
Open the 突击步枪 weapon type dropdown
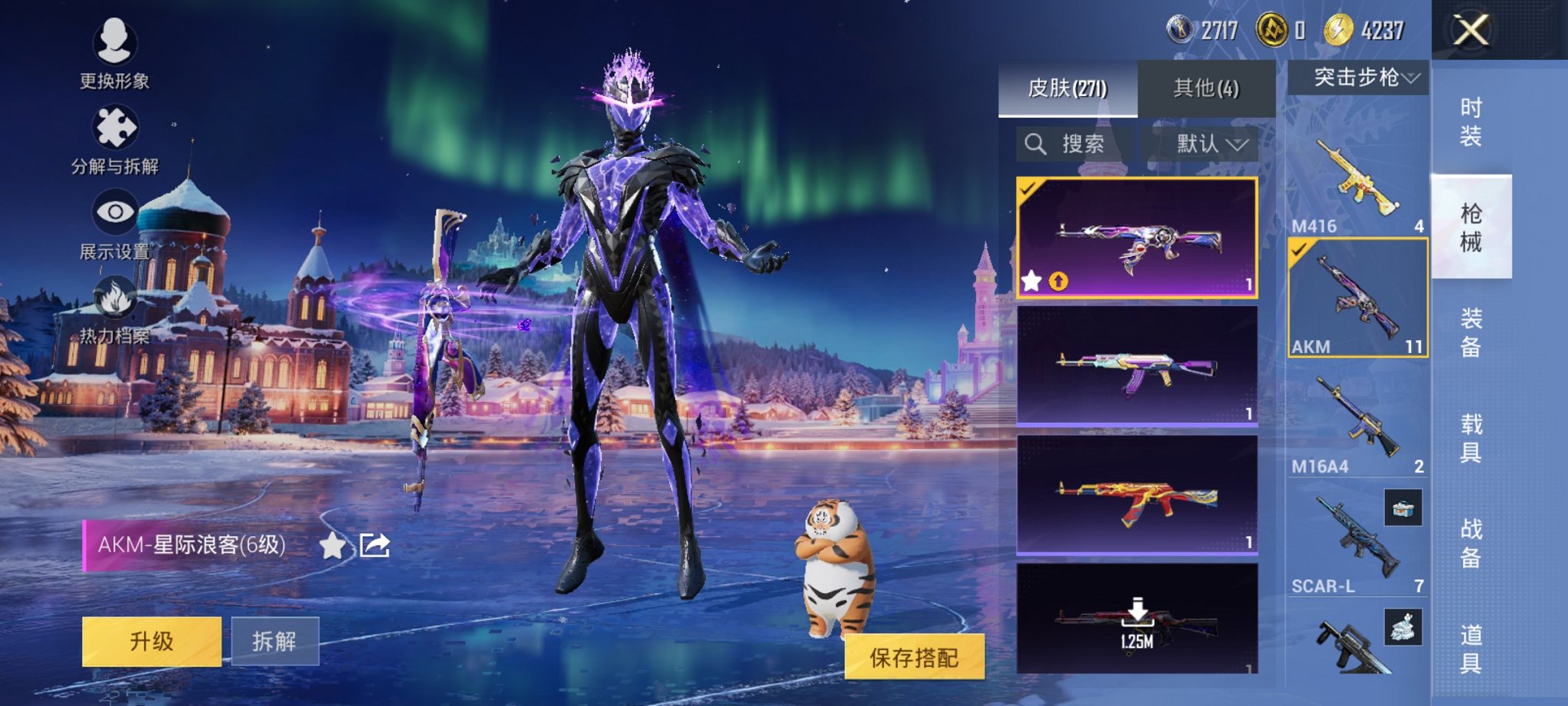[x=1358, y=78]
